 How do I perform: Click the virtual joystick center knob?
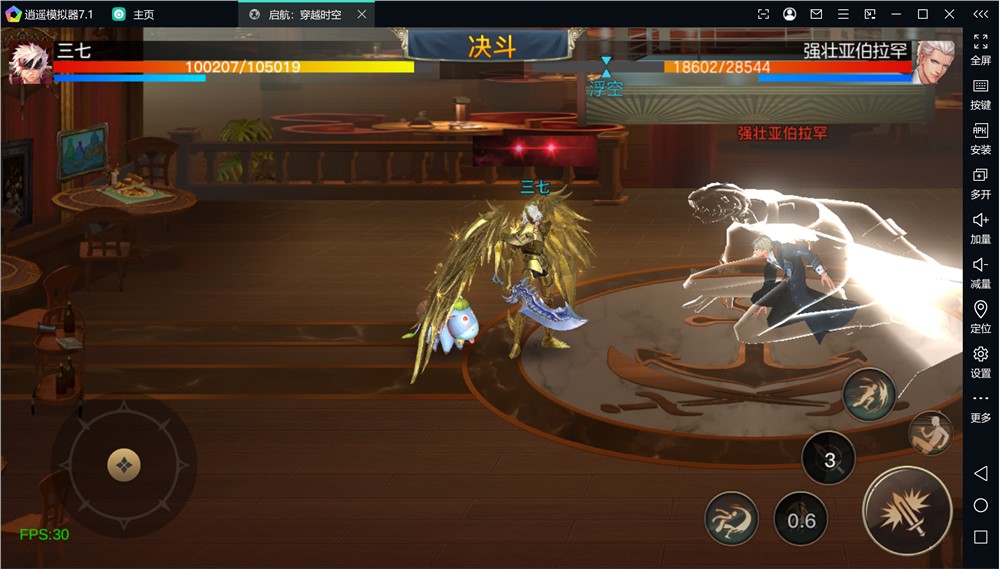point(124,465)
